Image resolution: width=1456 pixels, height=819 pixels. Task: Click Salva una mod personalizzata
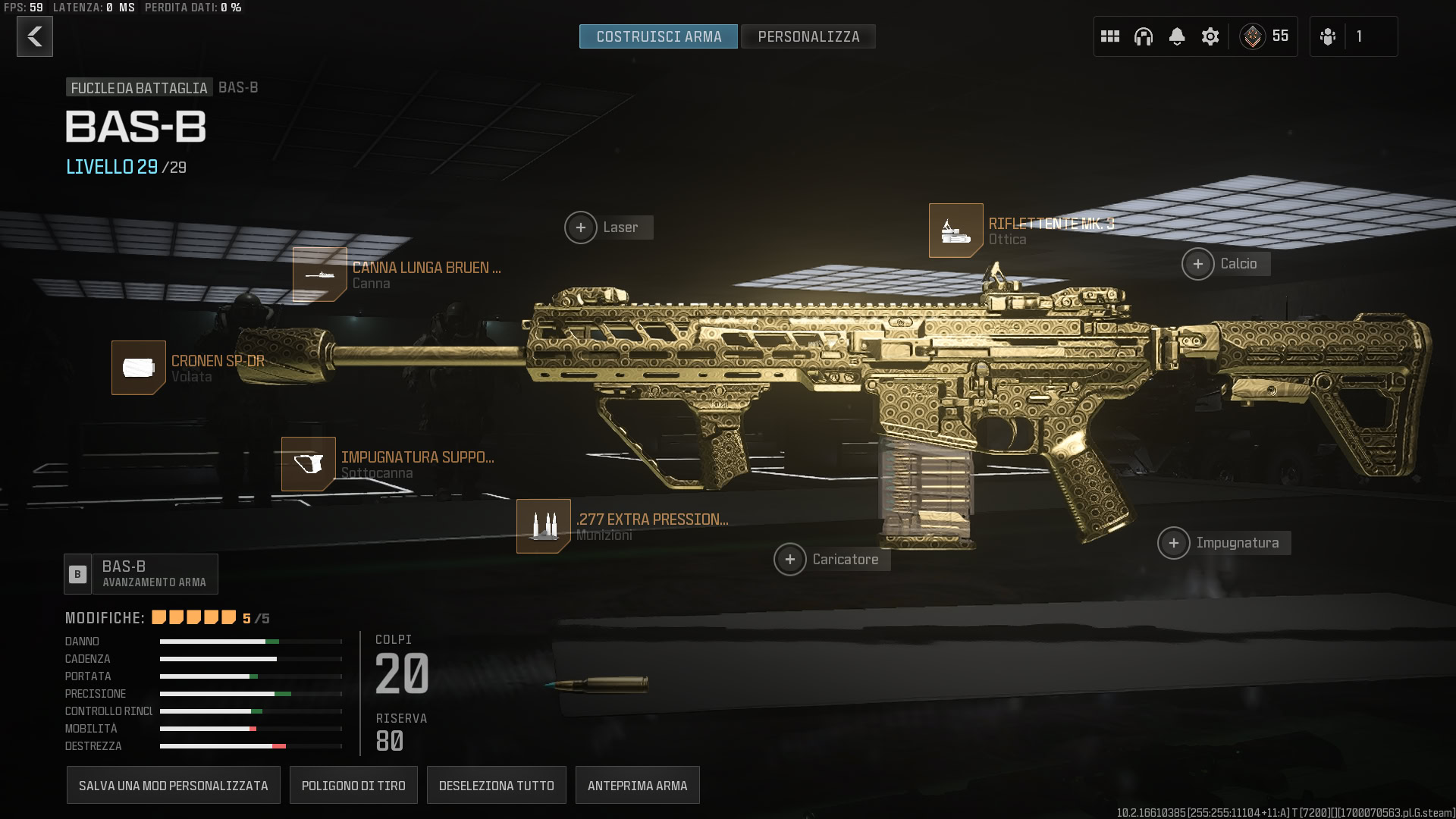coord(174,786)
